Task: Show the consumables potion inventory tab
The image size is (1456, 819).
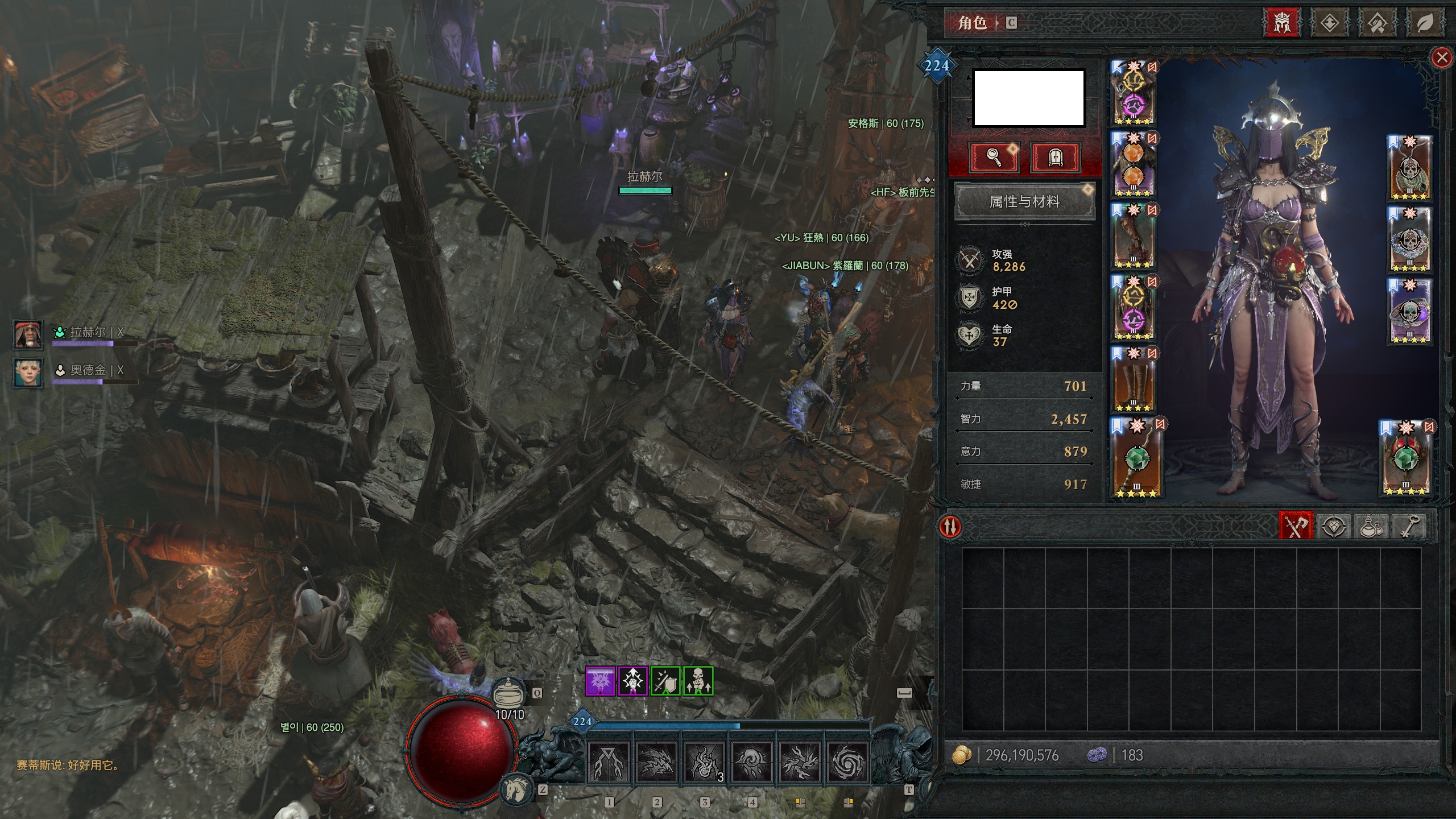Action: (x=1371, y=526)
